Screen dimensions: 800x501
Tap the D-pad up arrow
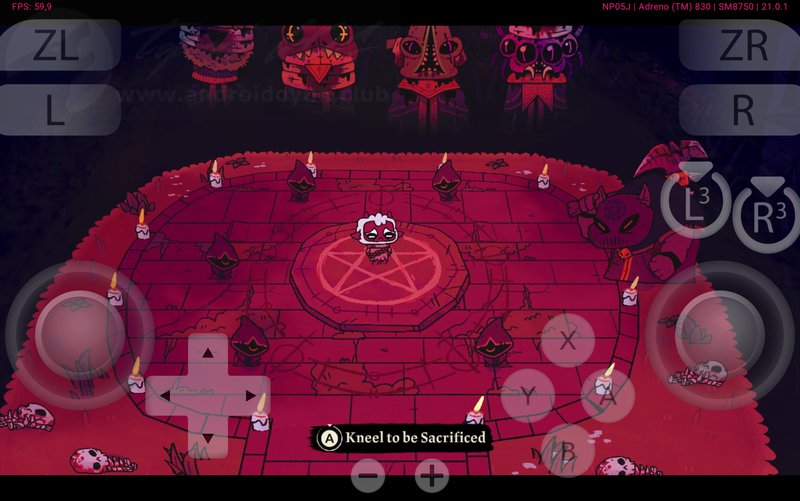[208, 352]
